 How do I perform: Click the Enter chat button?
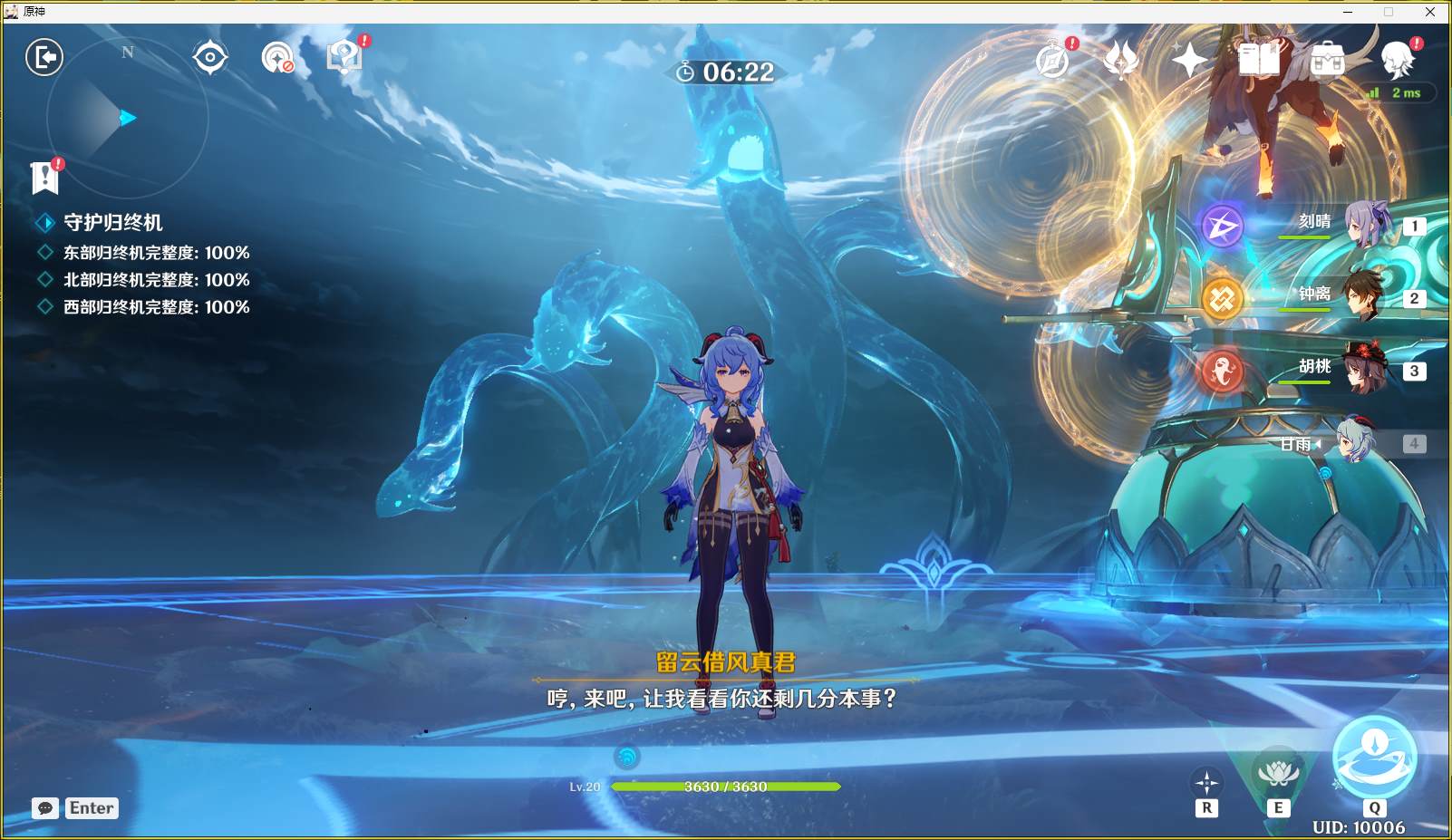(x=91, y=807)
